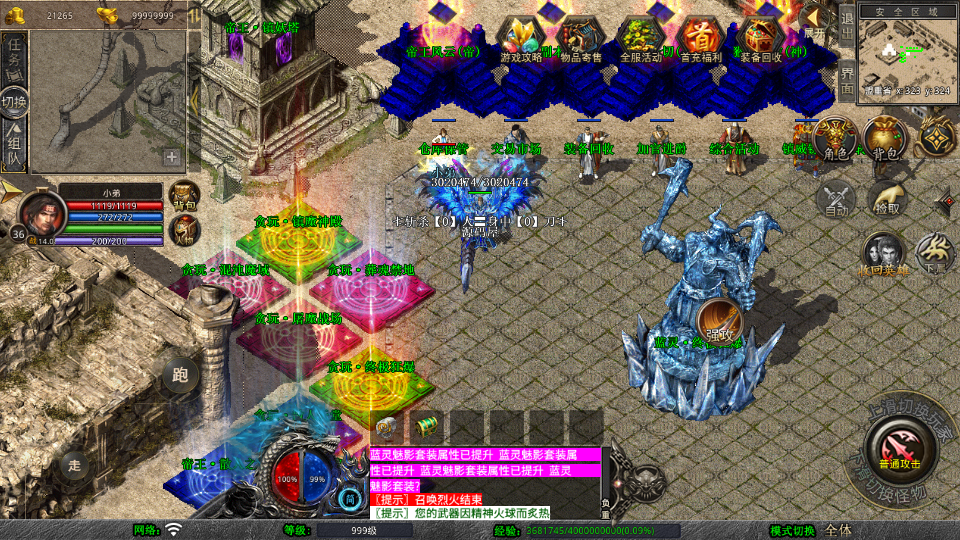The image size is (960, 540).
Task: Click the 拾取 pickup button
Action: (887, 198)
